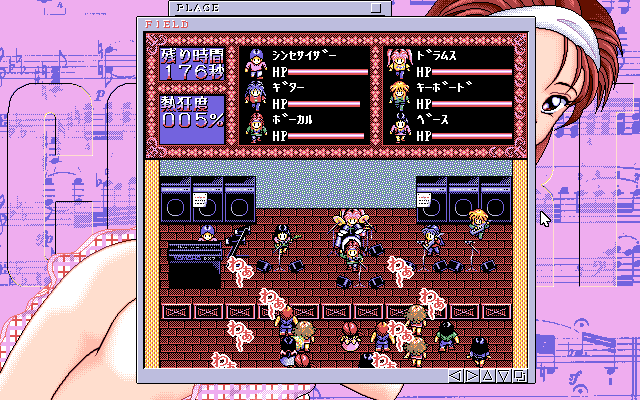640x400 pixels.
Task: Click the window resize button beside the arrows
Action: (x=520, y=376)
